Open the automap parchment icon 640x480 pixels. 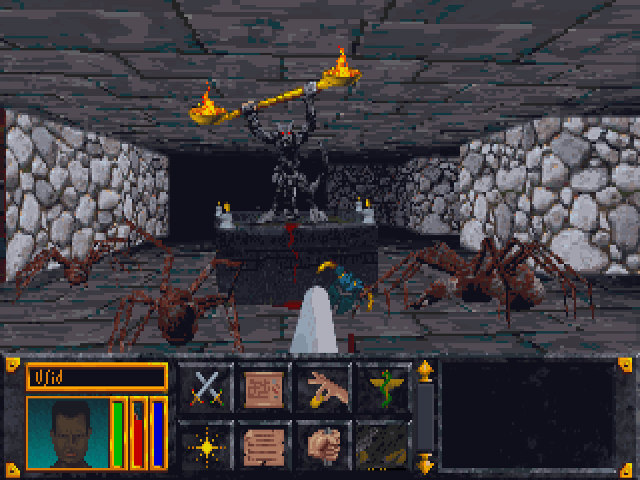click(x=264, y=386)
